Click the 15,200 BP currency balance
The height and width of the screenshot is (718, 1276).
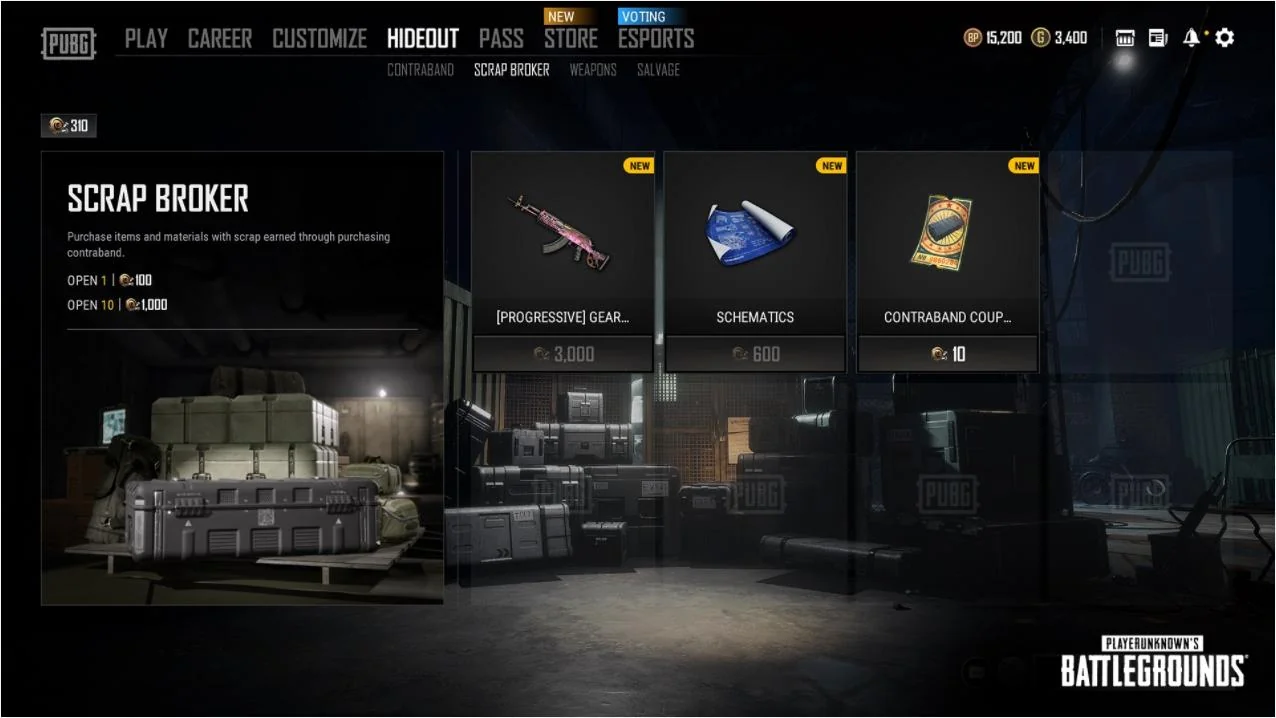click(x=993, y=38)
